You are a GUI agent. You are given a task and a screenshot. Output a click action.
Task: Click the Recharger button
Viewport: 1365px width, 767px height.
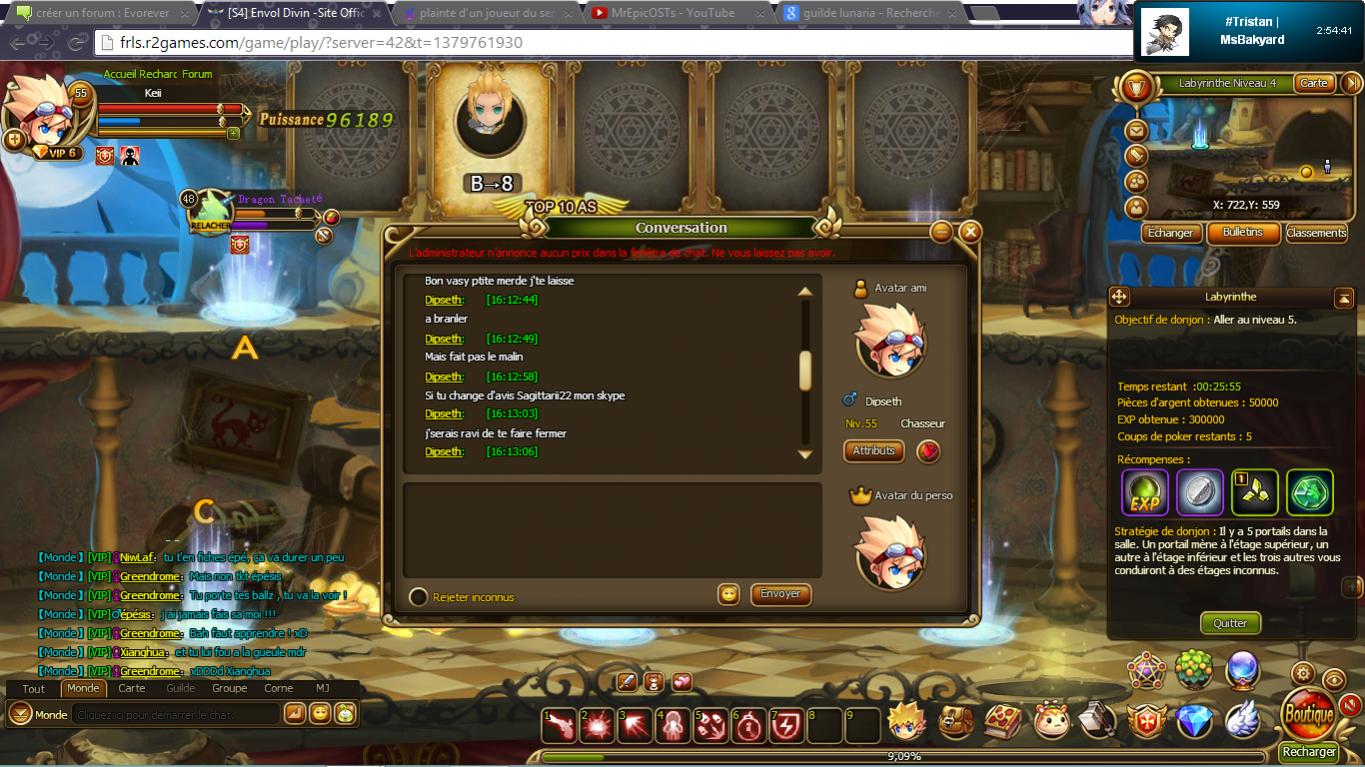(x=1309, y=752)
